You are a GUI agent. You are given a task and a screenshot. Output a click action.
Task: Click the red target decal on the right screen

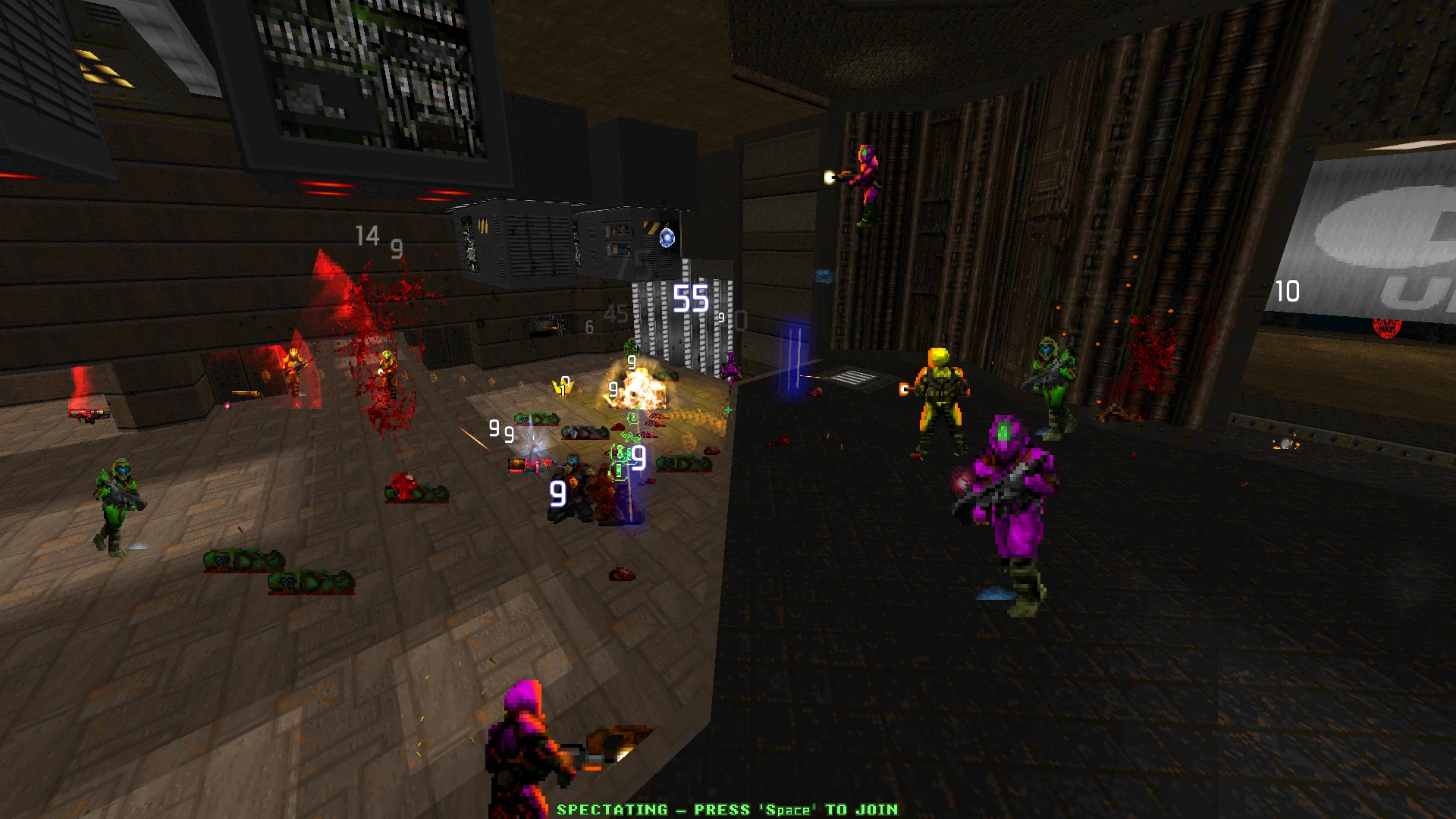point(1387,328)
